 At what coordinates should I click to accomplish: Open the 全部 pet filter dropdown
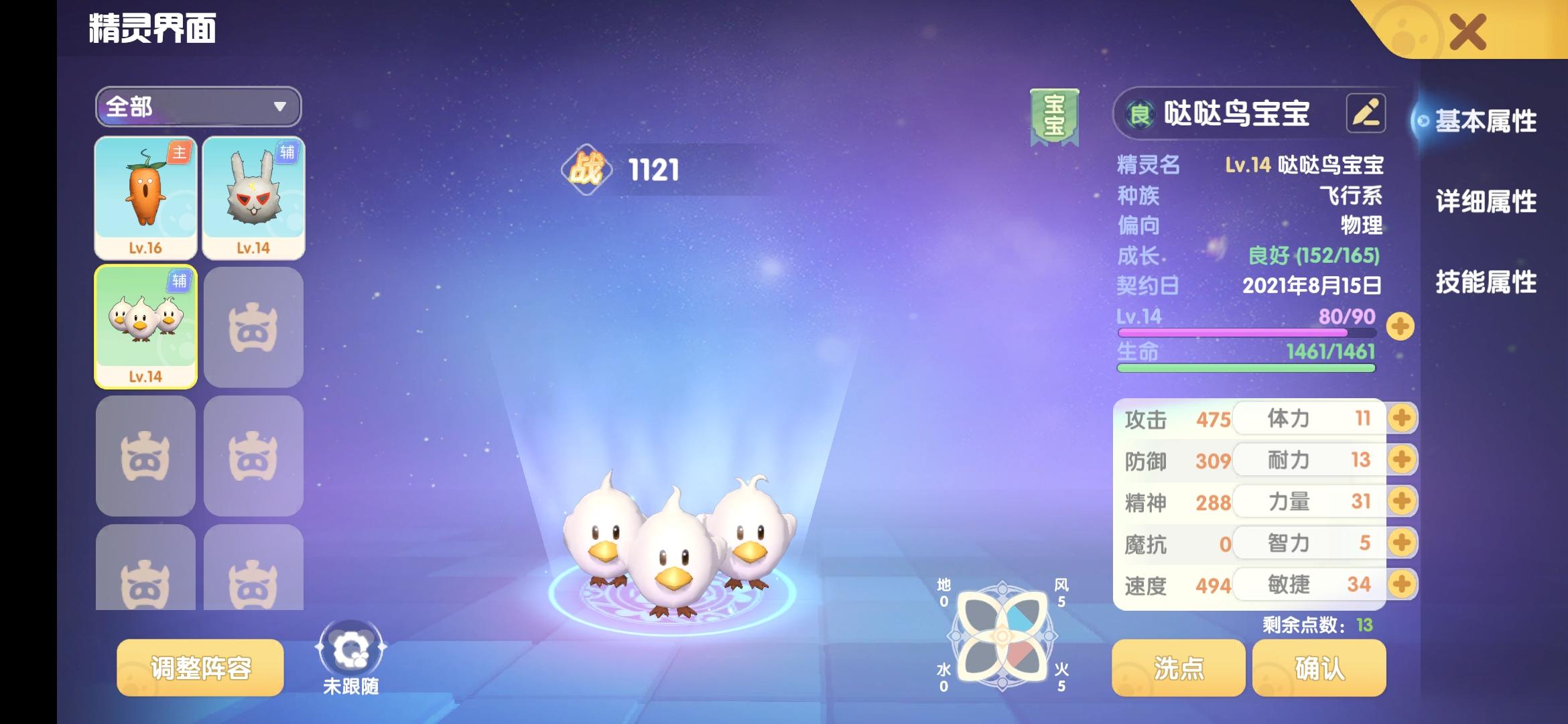[x=198, y=107]
